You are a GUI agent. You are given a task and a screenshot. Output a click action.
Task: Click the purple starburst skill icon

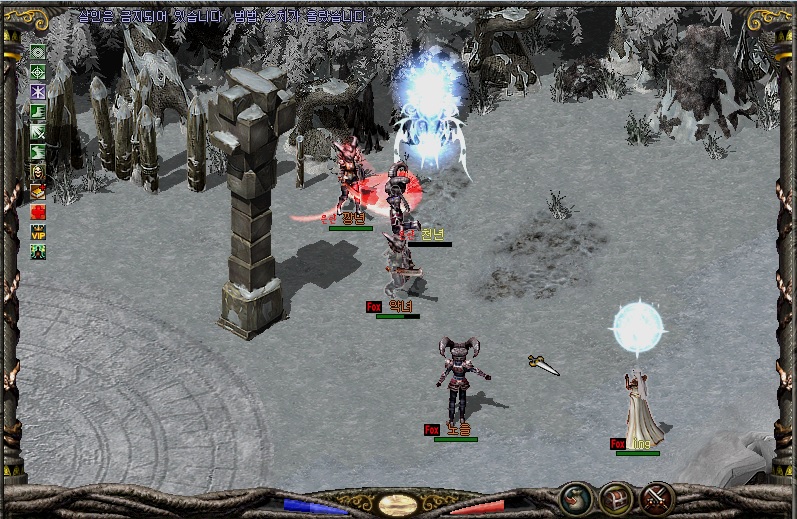coord(38,92)
